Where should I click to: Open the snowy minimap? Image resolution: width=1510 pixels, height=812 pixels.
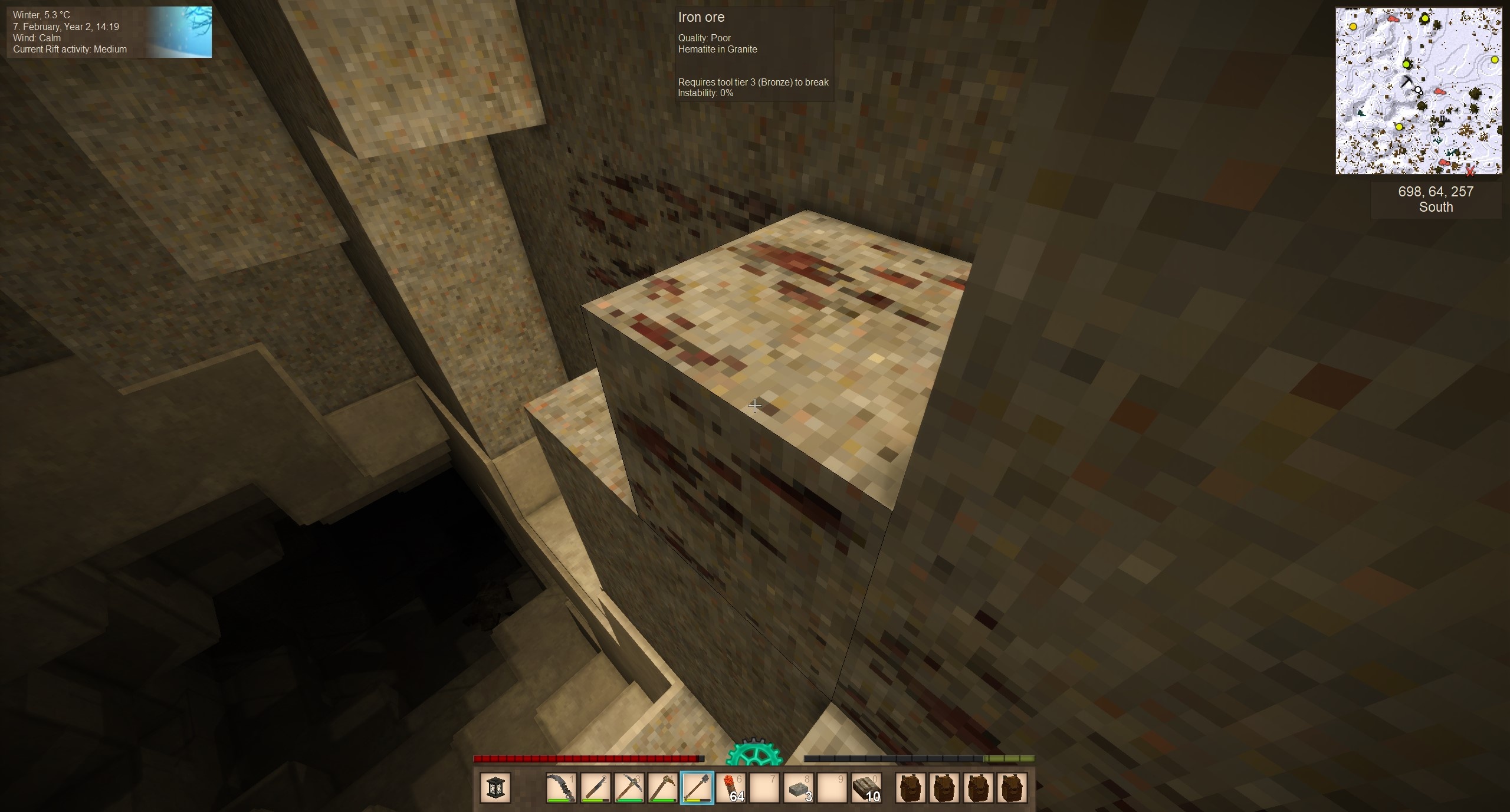1419,91
